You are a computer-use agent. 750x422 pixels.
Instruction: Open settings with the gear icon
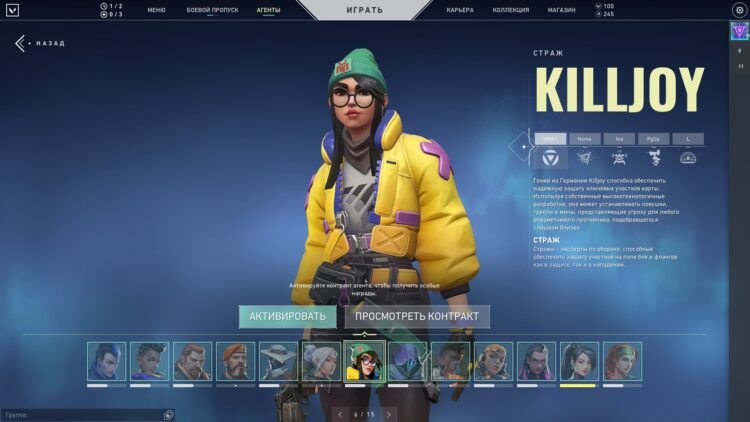pyautogui.click(x=739, y=10)
